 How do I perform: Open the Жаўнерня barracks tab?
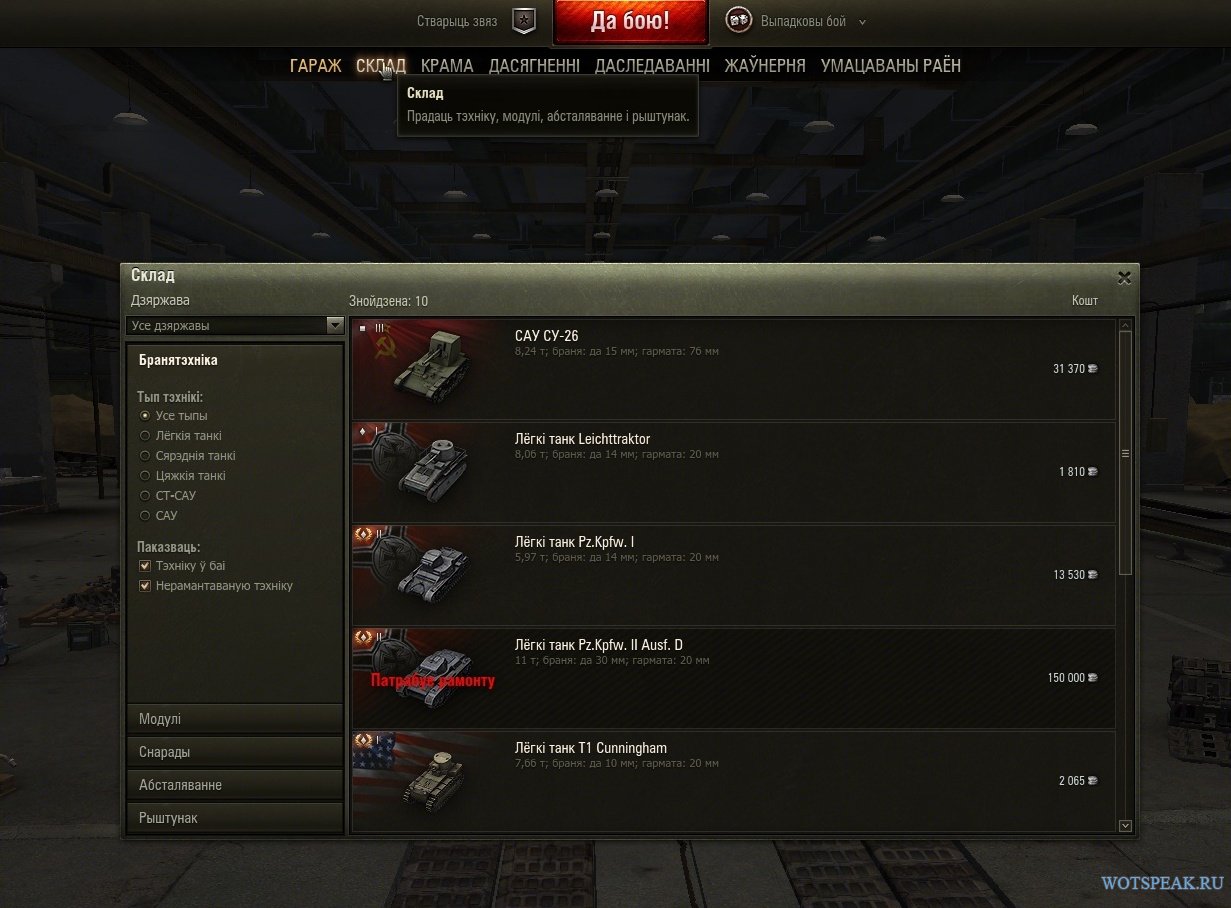765,66
